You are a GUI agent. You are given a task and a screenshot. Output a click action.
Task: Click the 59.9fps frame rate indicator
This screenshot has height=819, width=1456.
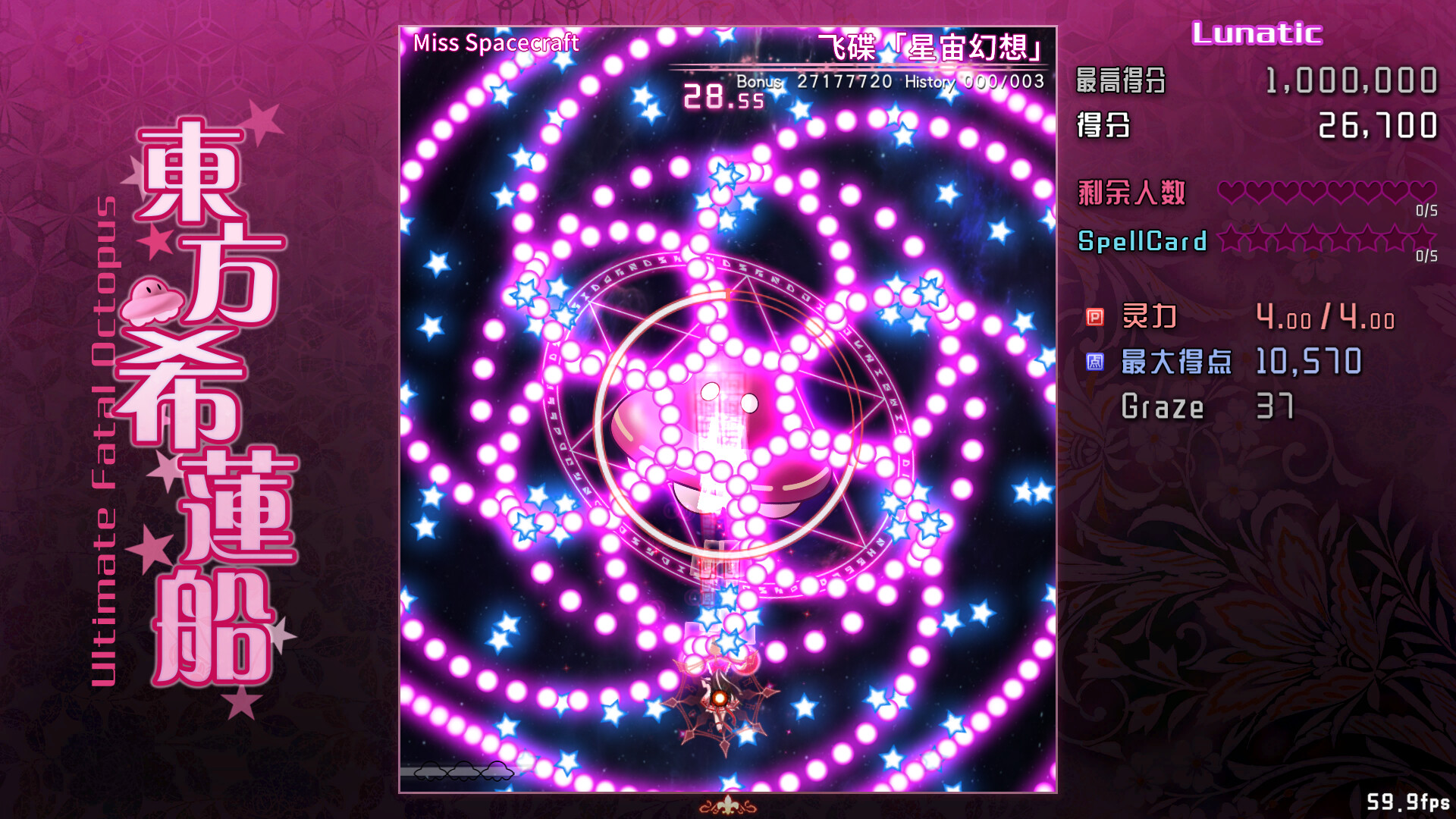coord(1408,799)
